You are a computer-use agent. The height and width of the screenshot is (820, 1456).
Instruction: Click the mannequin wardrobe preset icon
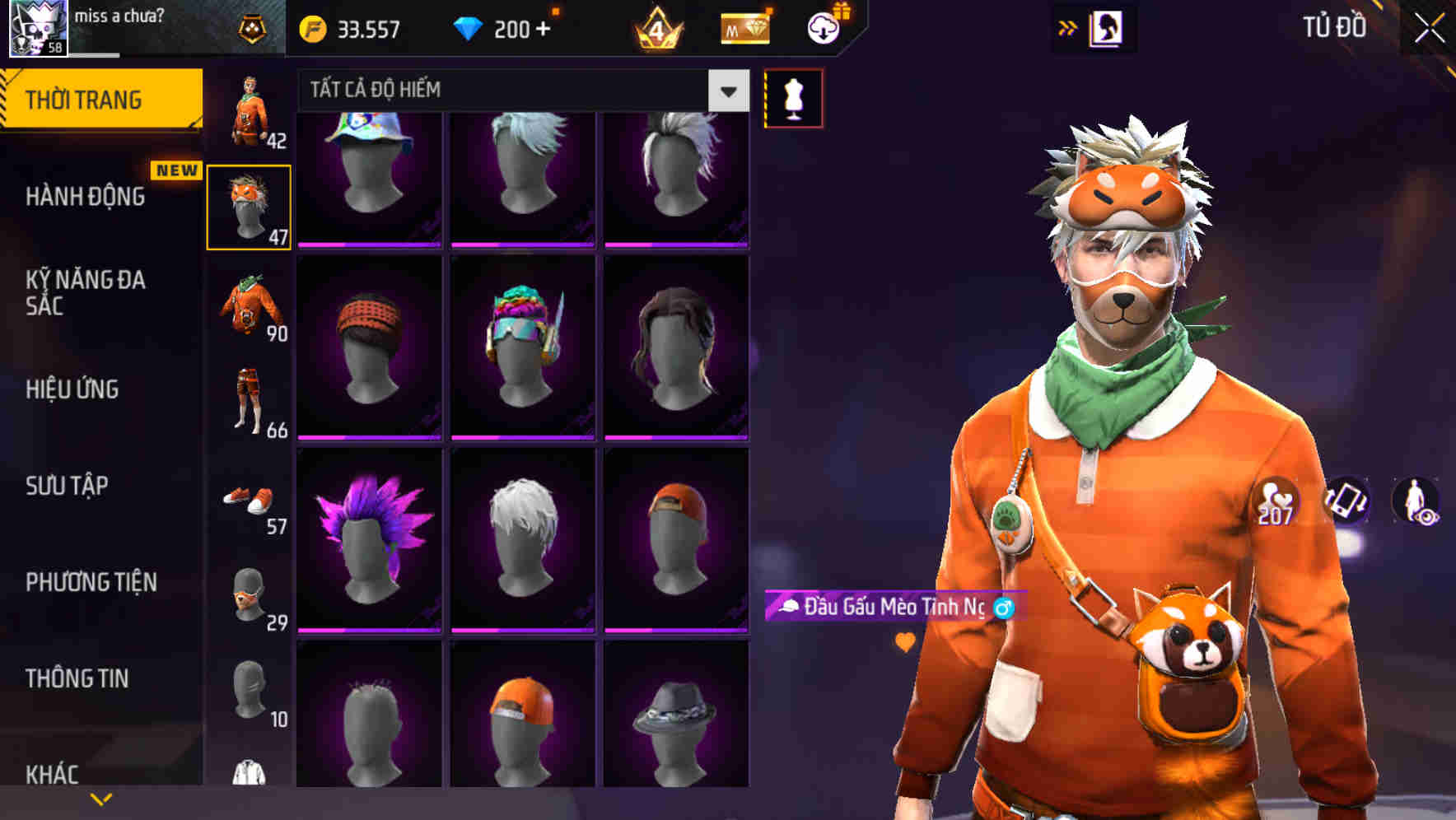coord(793,96)
